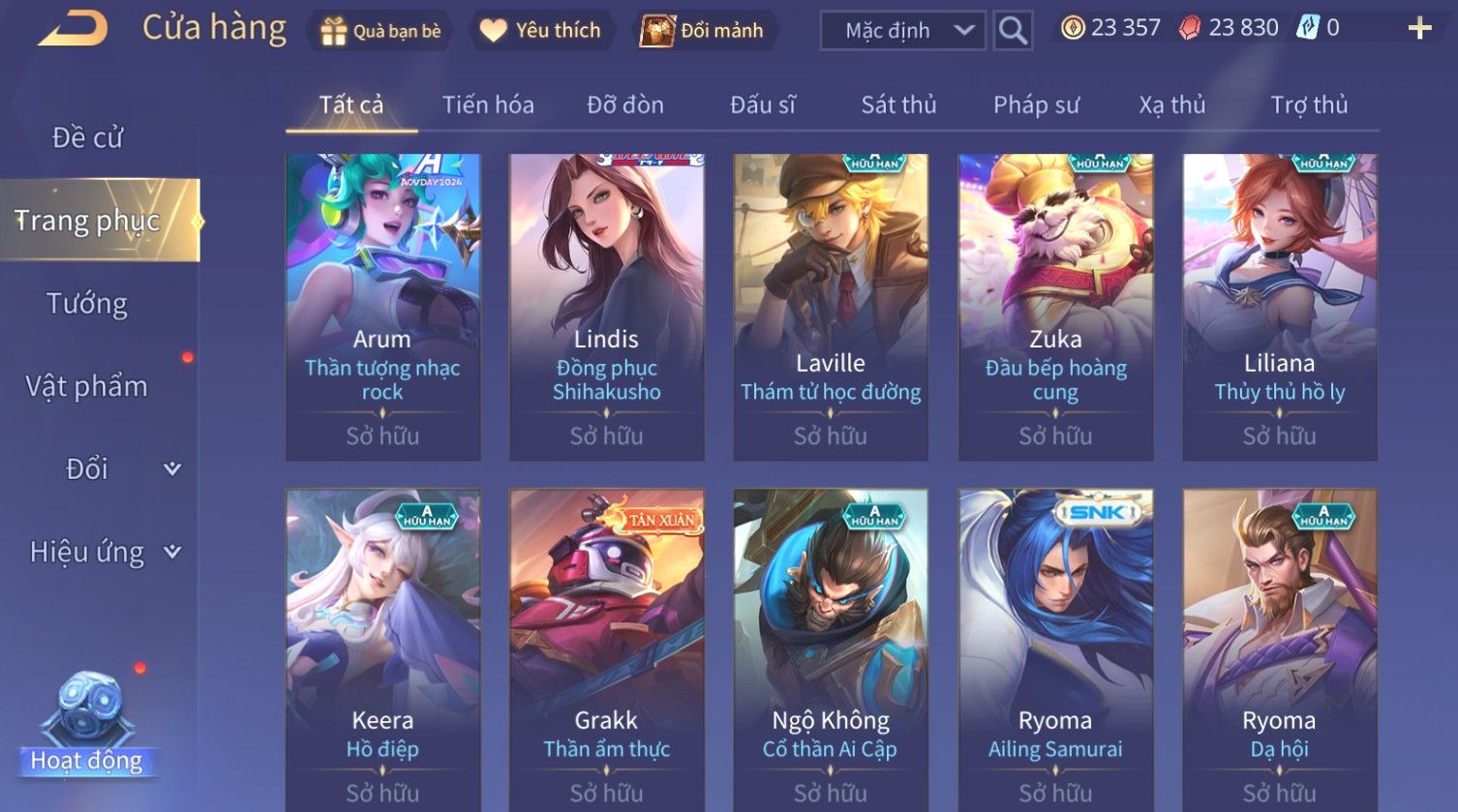Open the Tướng heroes section

87,304
